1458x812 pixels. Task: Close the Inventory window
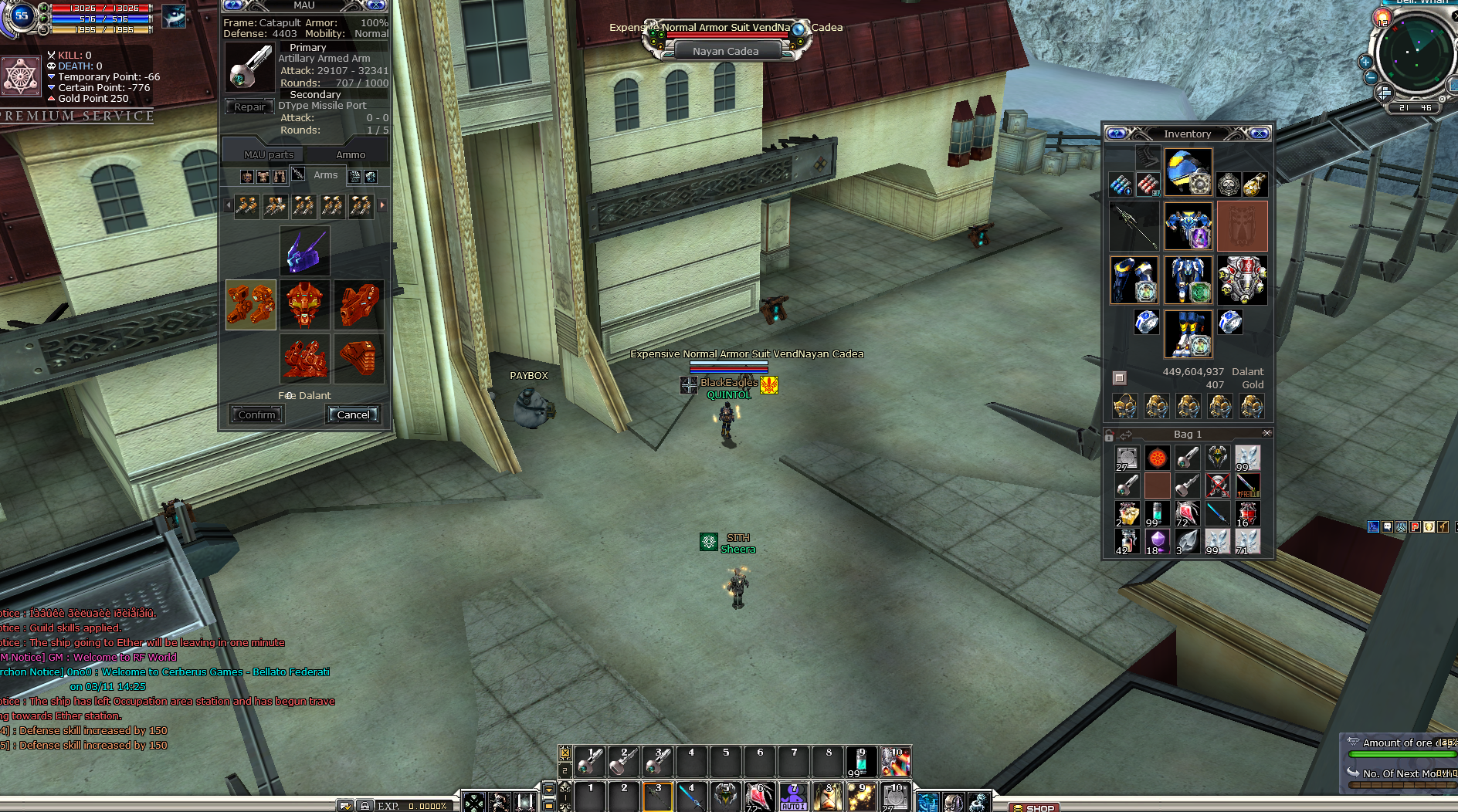point(1260,134)
